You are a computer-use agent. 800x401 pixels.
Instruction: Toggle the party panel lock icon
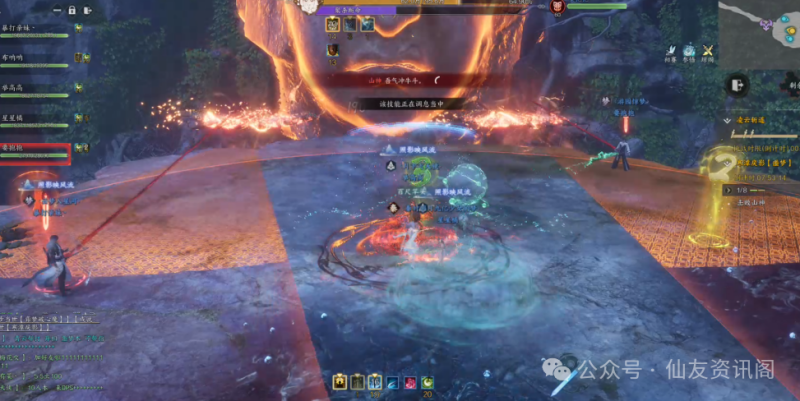72,10
